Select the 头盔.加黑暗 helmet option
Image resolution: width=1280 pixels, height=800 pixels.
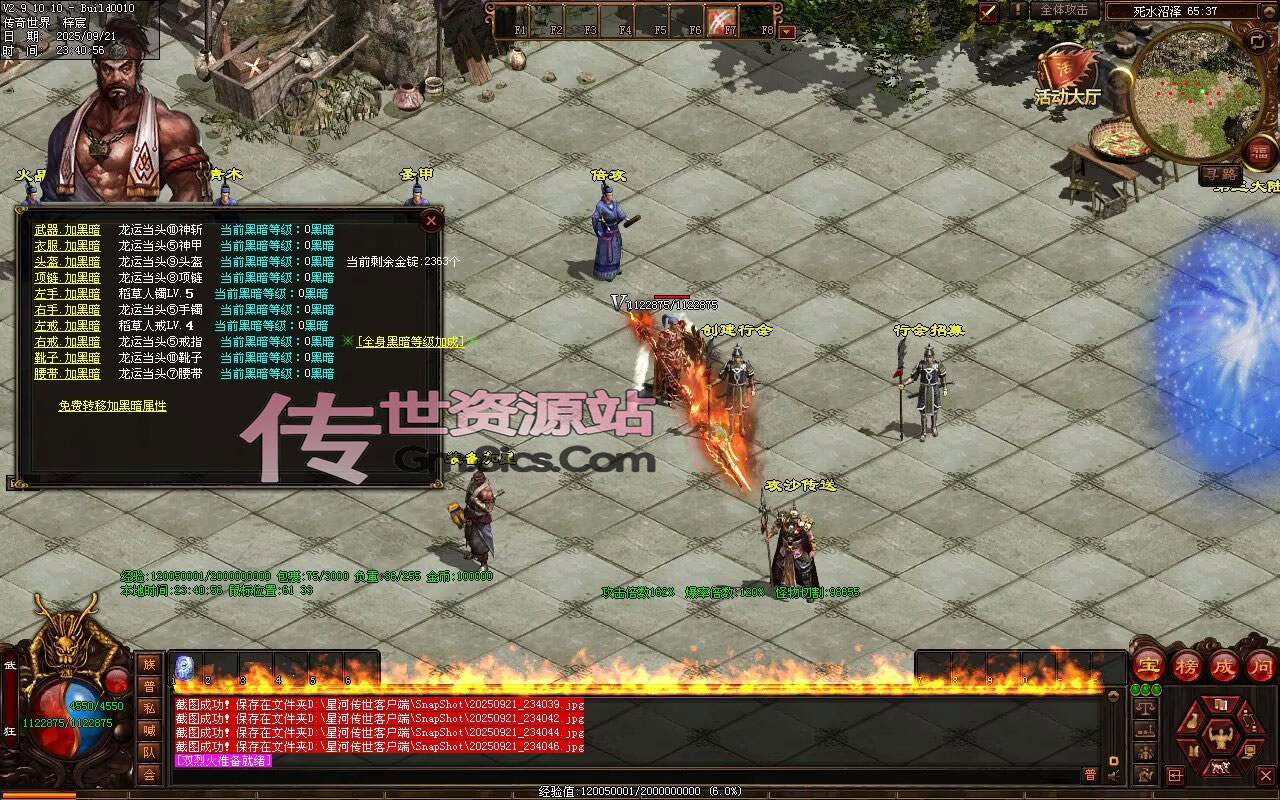(x=67, y=262)
